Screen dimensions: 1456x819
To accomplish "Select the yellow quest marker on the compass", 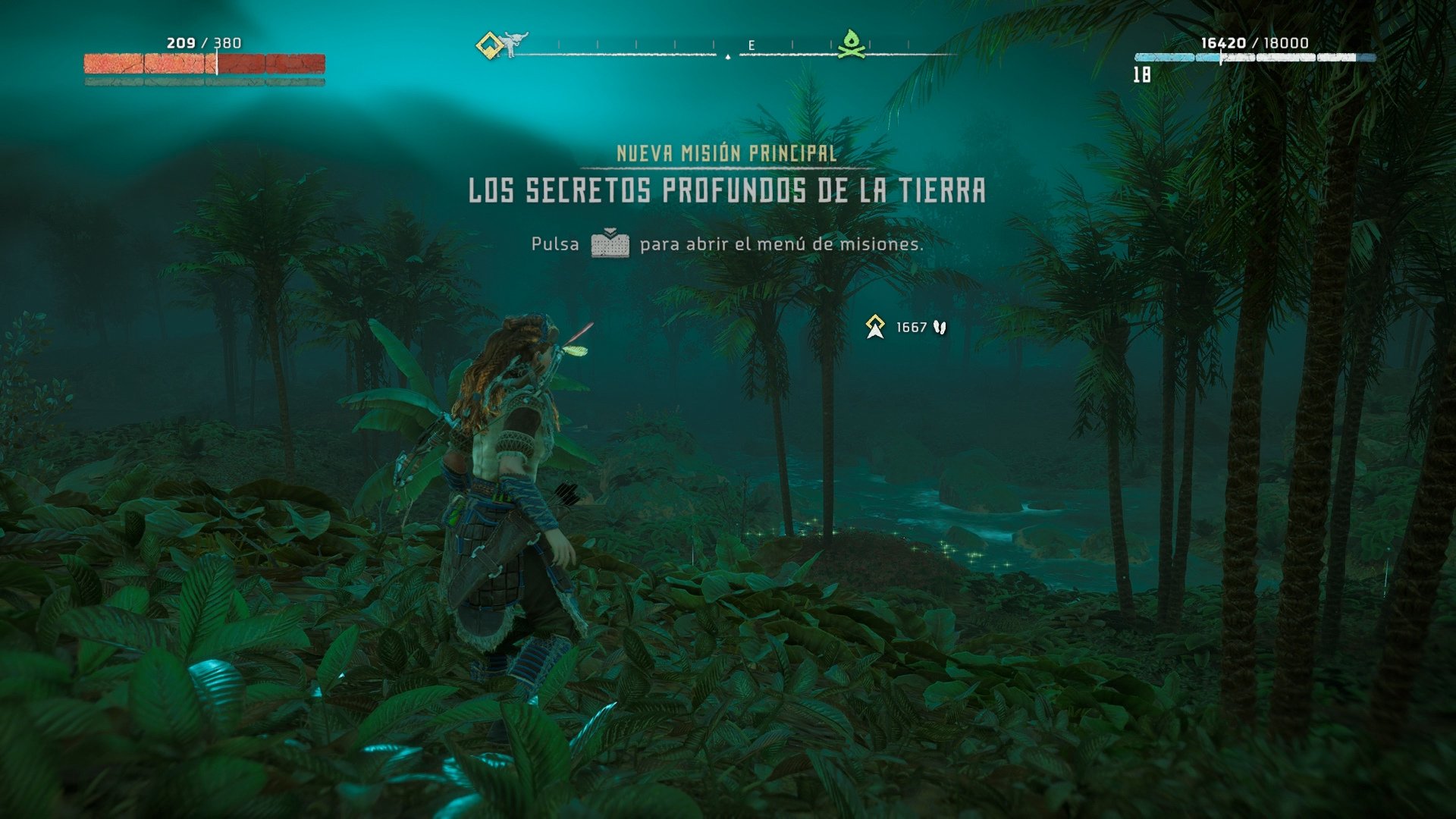I will [x=489, y=44].
